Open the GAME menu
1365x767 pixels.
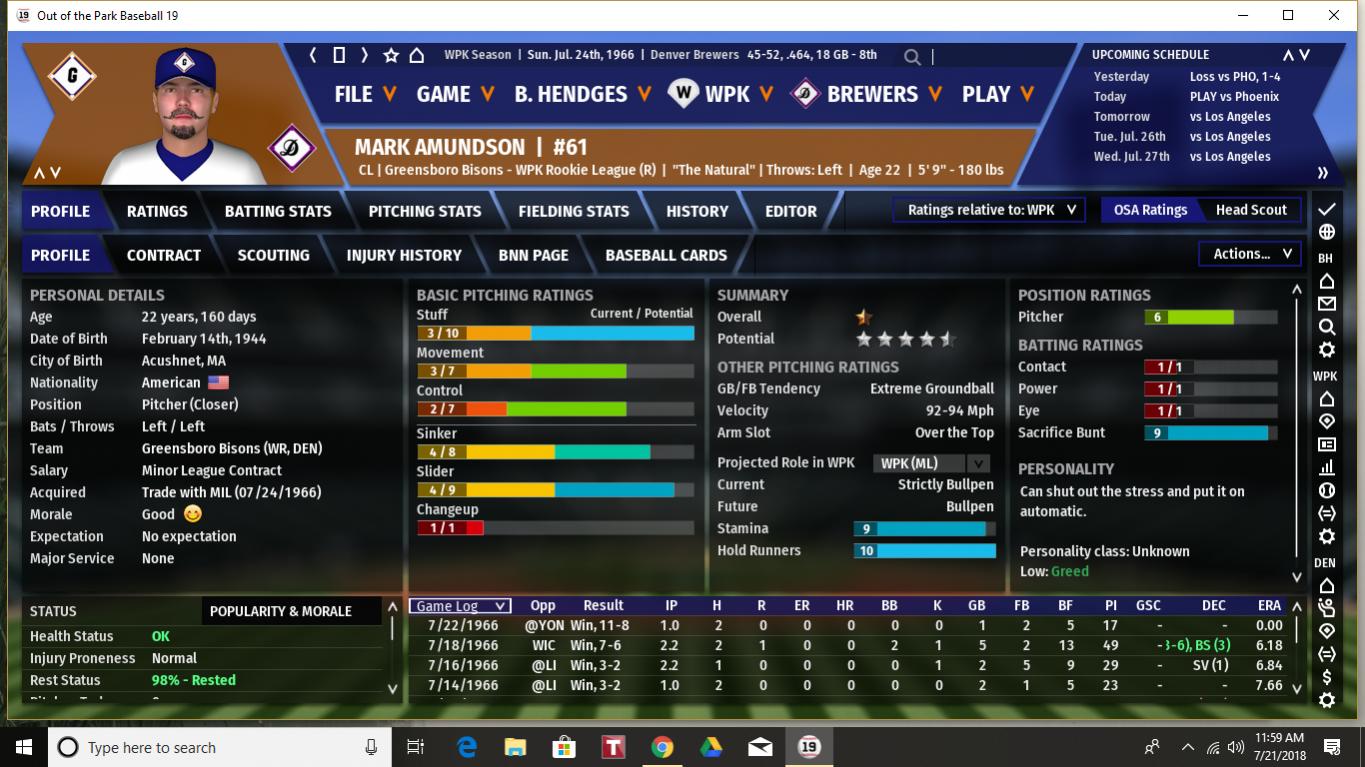[x=455, y=94]
